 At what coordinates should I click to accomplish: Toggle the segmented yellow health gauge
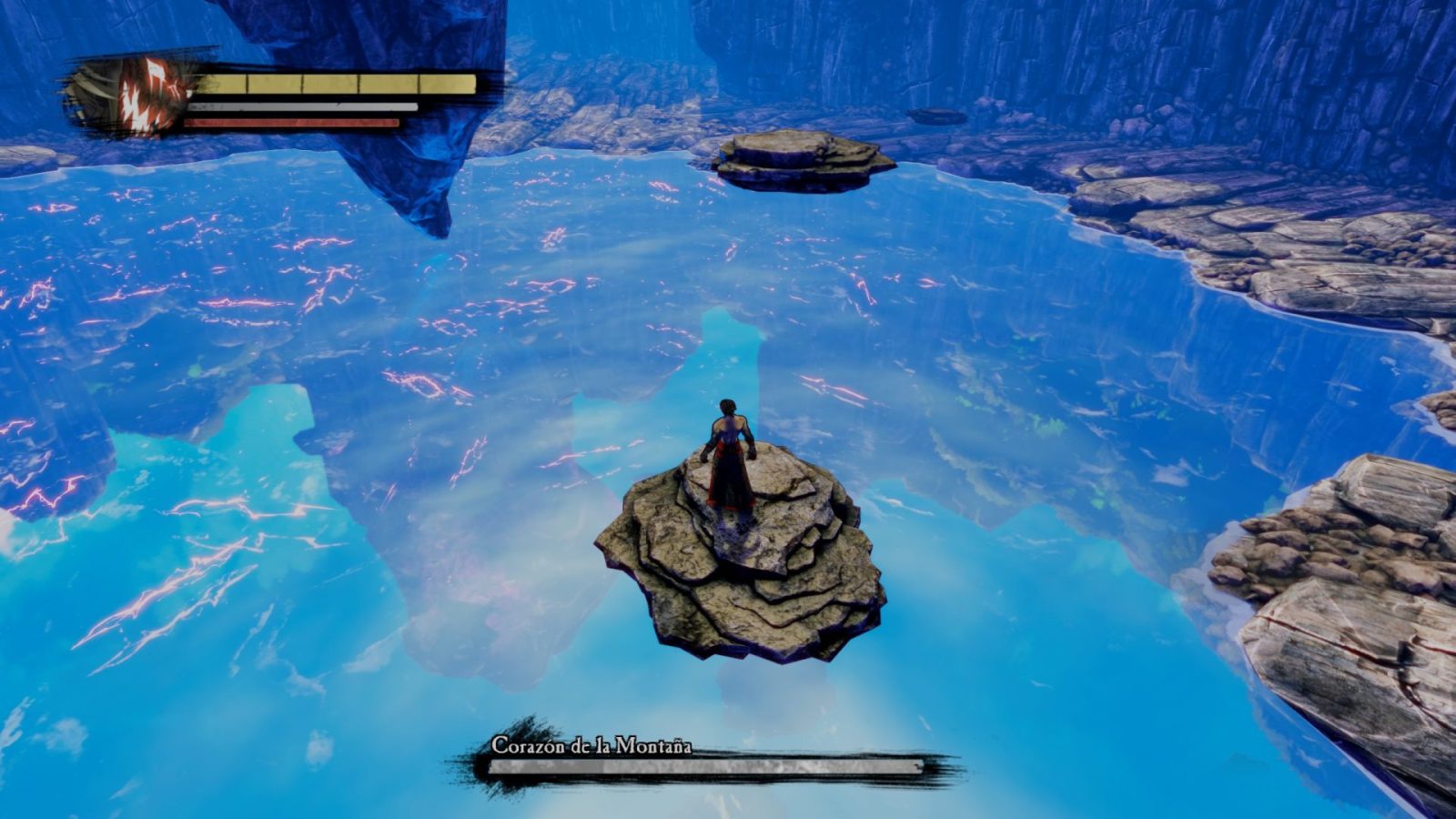click(x=337, y=85)
